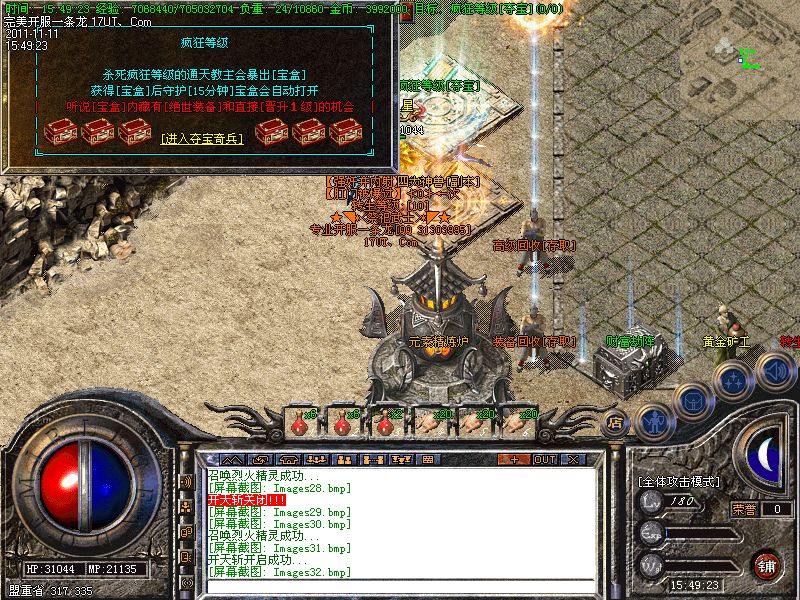Open the character figure round button
800x600 pixels.
(x=652, y=420)
